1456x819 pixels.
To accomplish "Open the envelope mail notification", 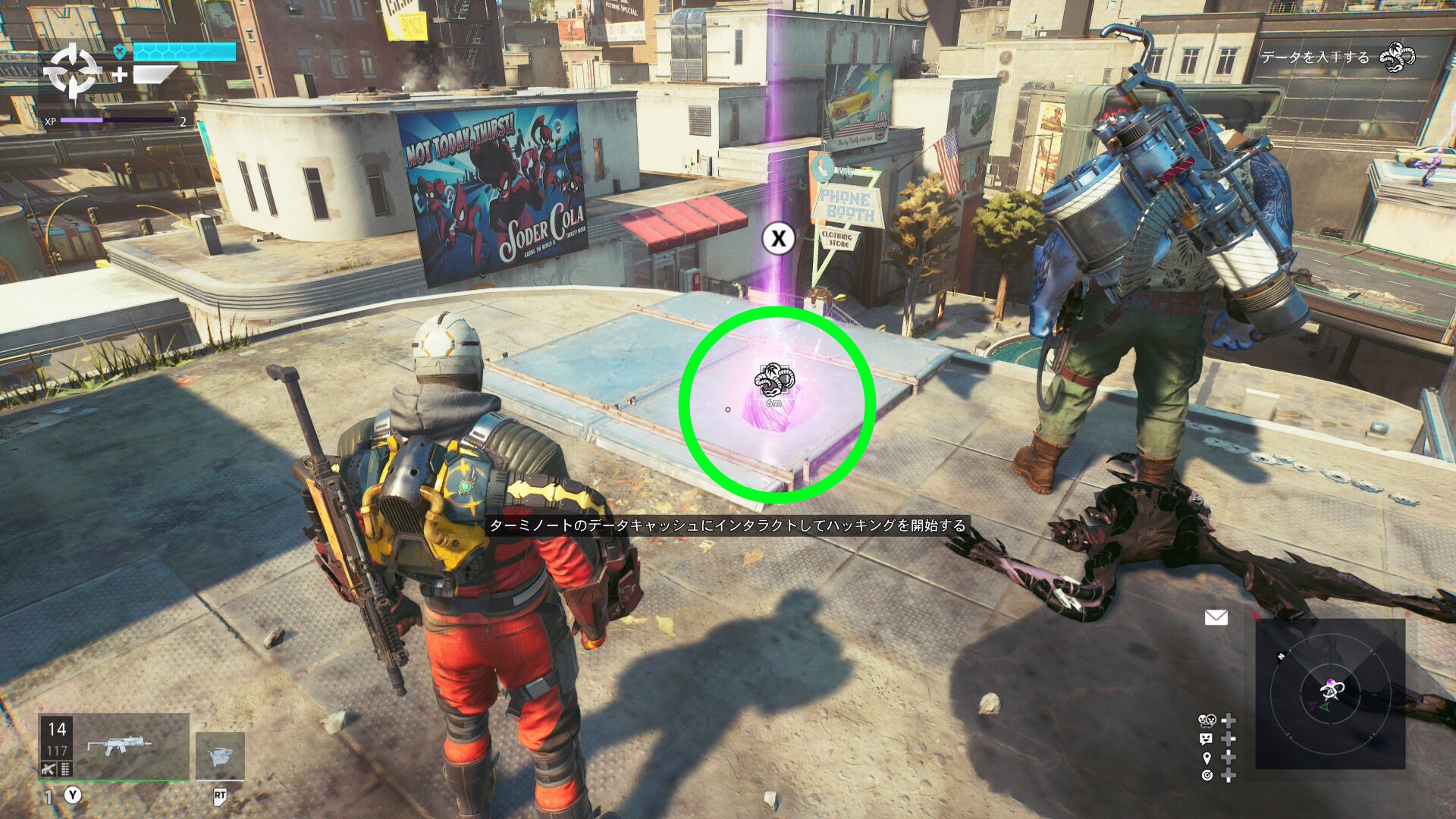I will (x=1216, y=618).
